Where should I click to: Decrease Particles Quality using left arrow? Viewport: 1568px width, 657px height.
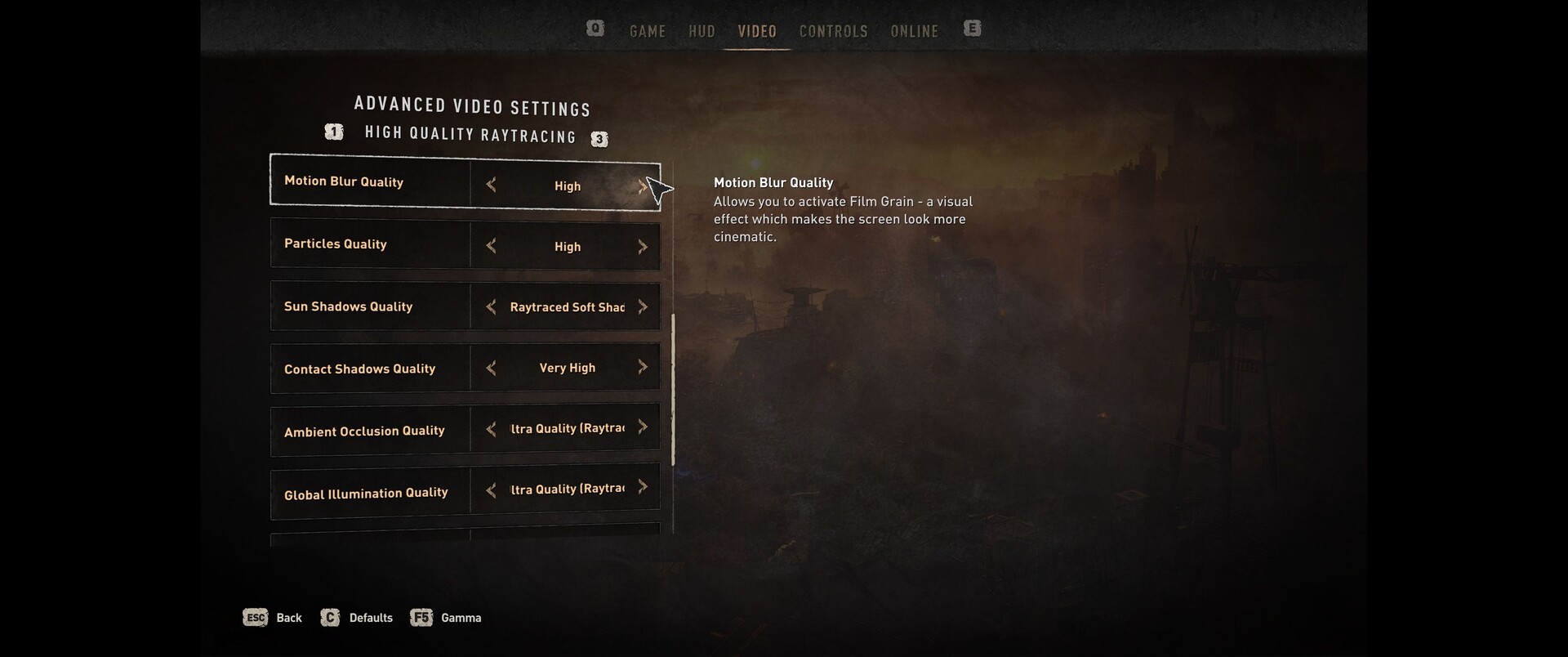(491, 246)
